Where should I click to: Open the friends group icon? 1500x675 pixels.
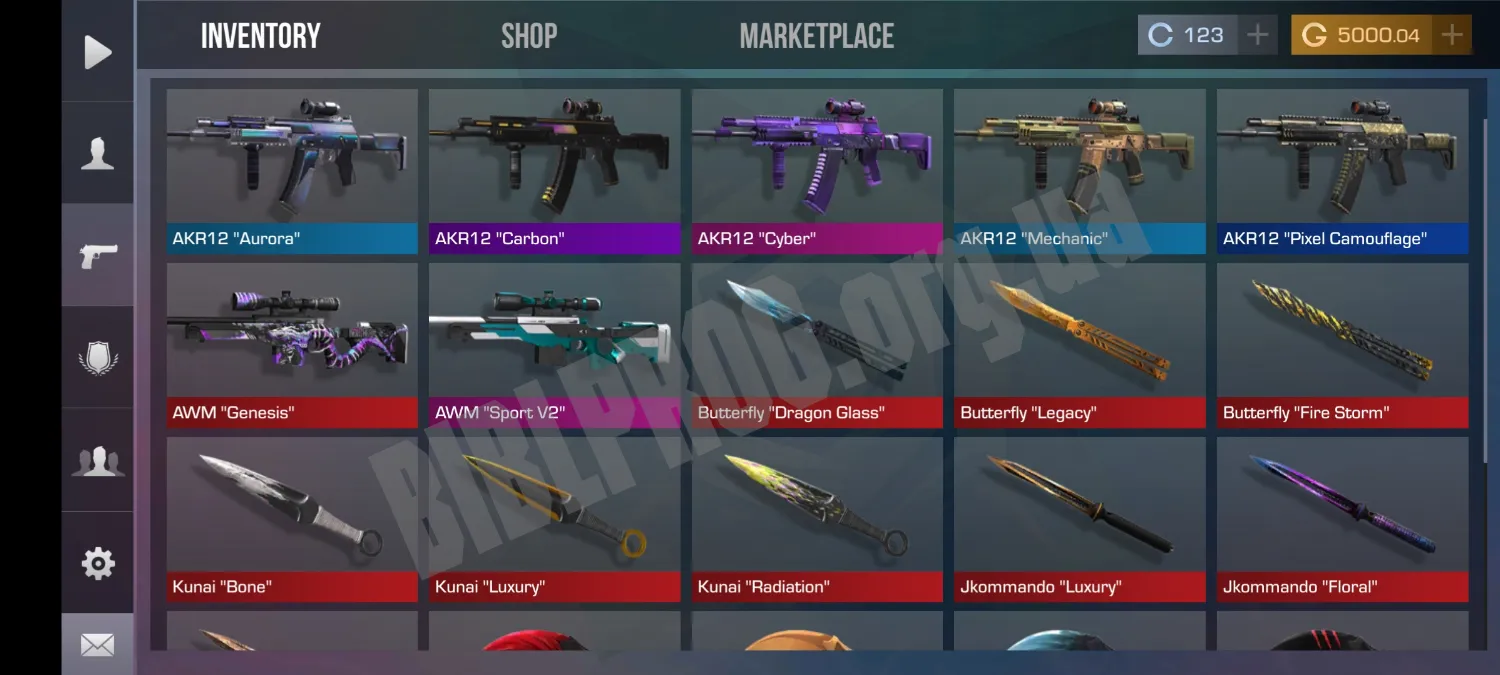click(x=97, y=461)
